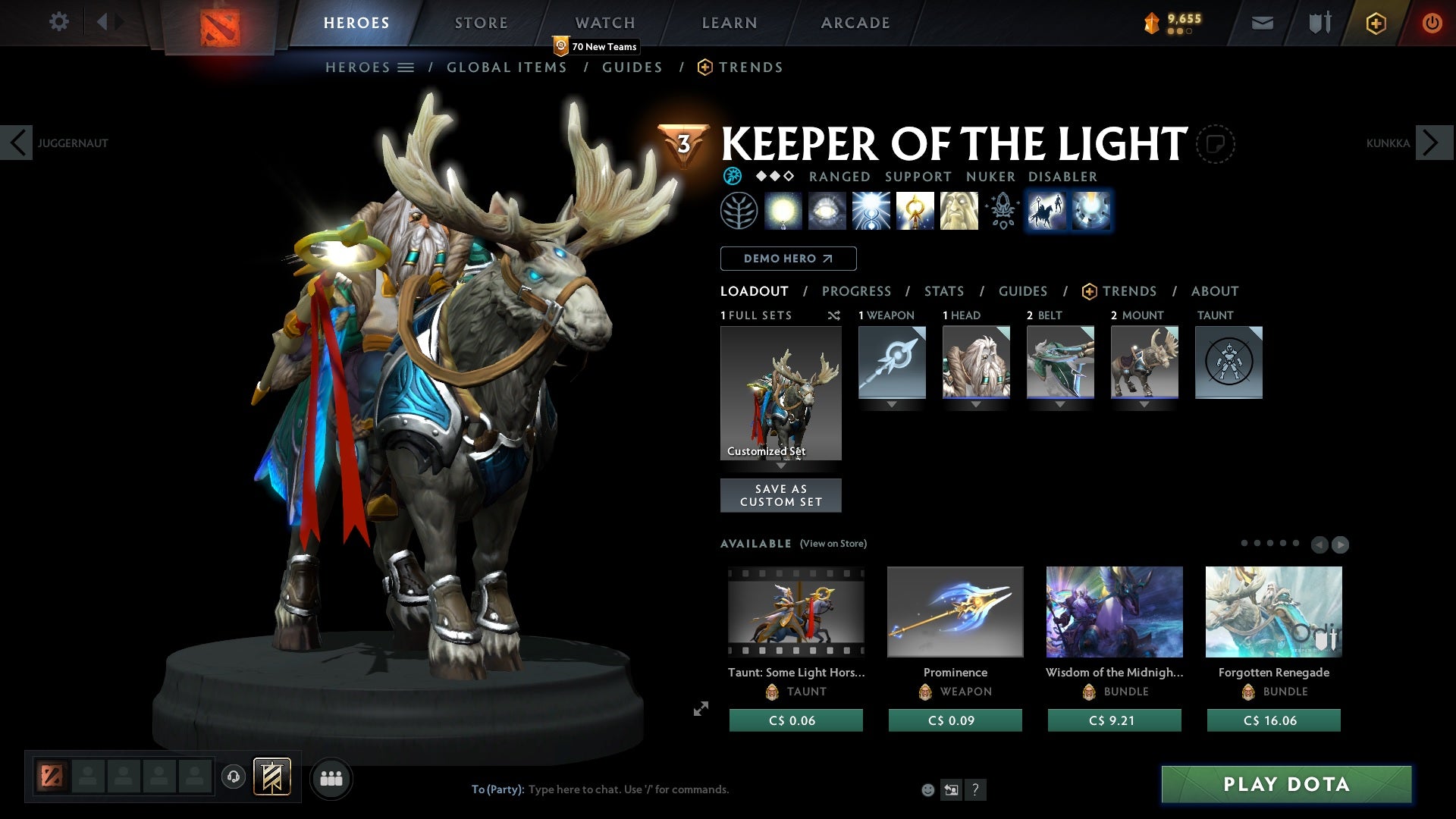Click the power exit icon
1456x819 pixels.
(1432, 23)
